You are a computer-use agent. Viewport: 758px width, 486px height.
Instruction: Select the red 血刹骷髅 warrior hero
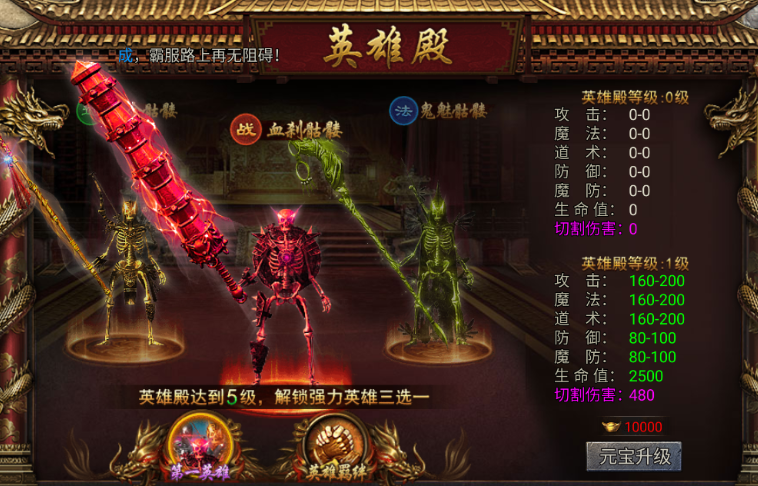click(x=288, y=290)
